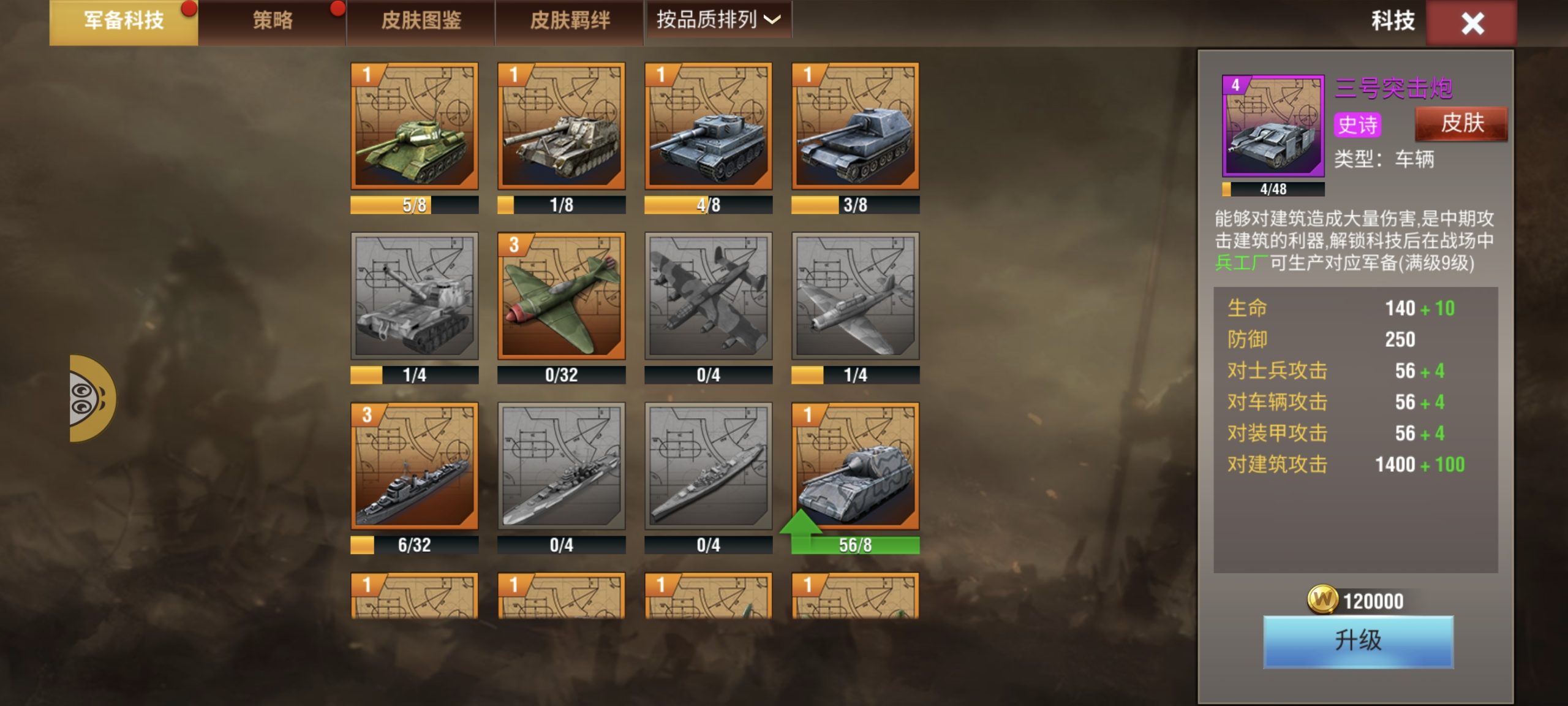Select the tank destroyer card showing 3/8
Image resolution: width=1568 pixels, height=706 pixels.
[856, 126]
